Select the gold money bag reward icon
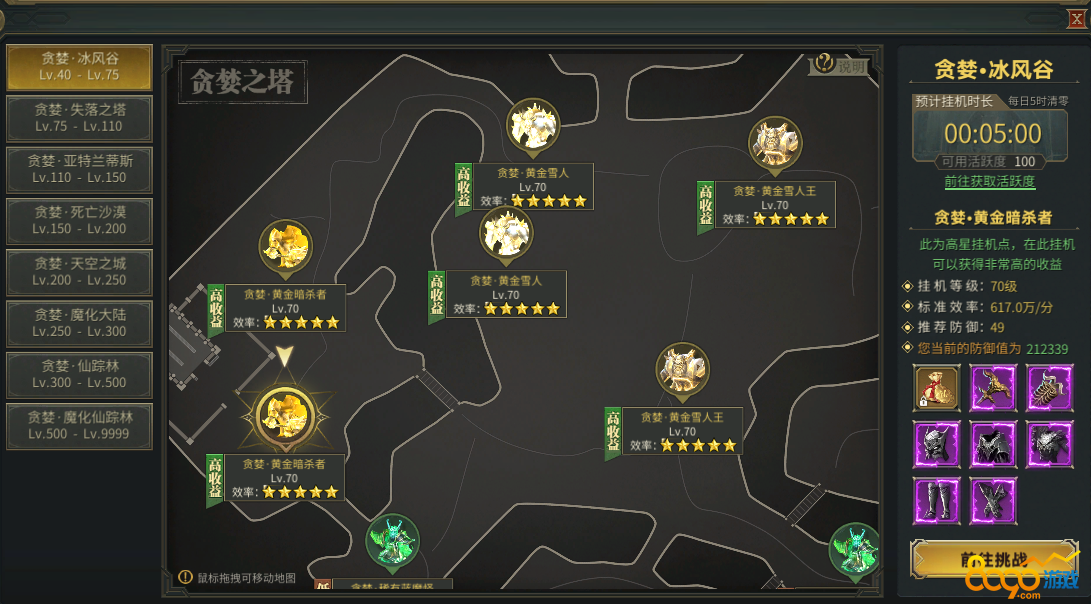This screenshot has height=604, width=1091. [x=937, y=388]
